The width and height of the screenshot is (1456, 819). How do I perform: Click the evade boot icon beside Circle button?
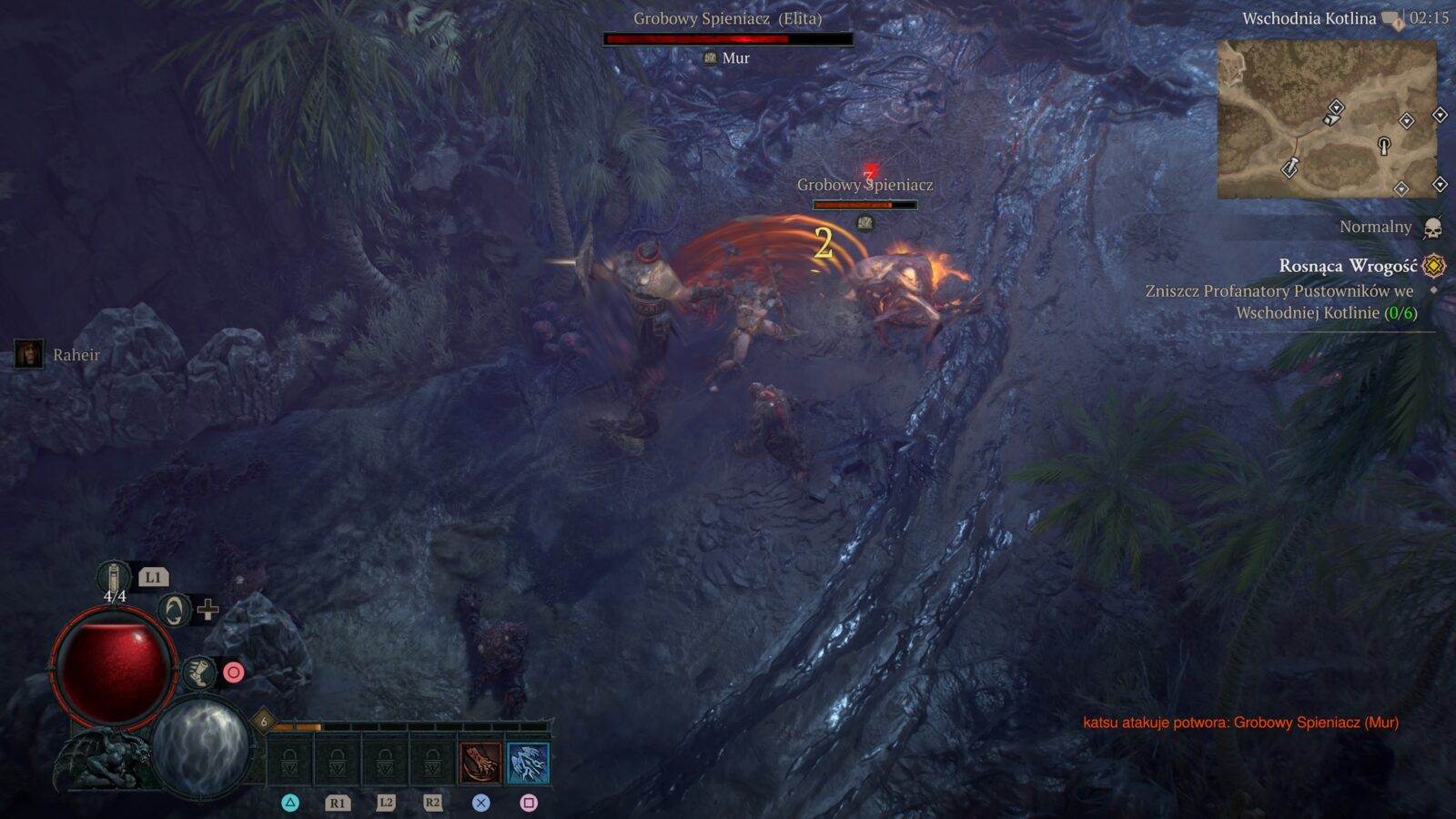pyautogui.click(x=200, y=672)
